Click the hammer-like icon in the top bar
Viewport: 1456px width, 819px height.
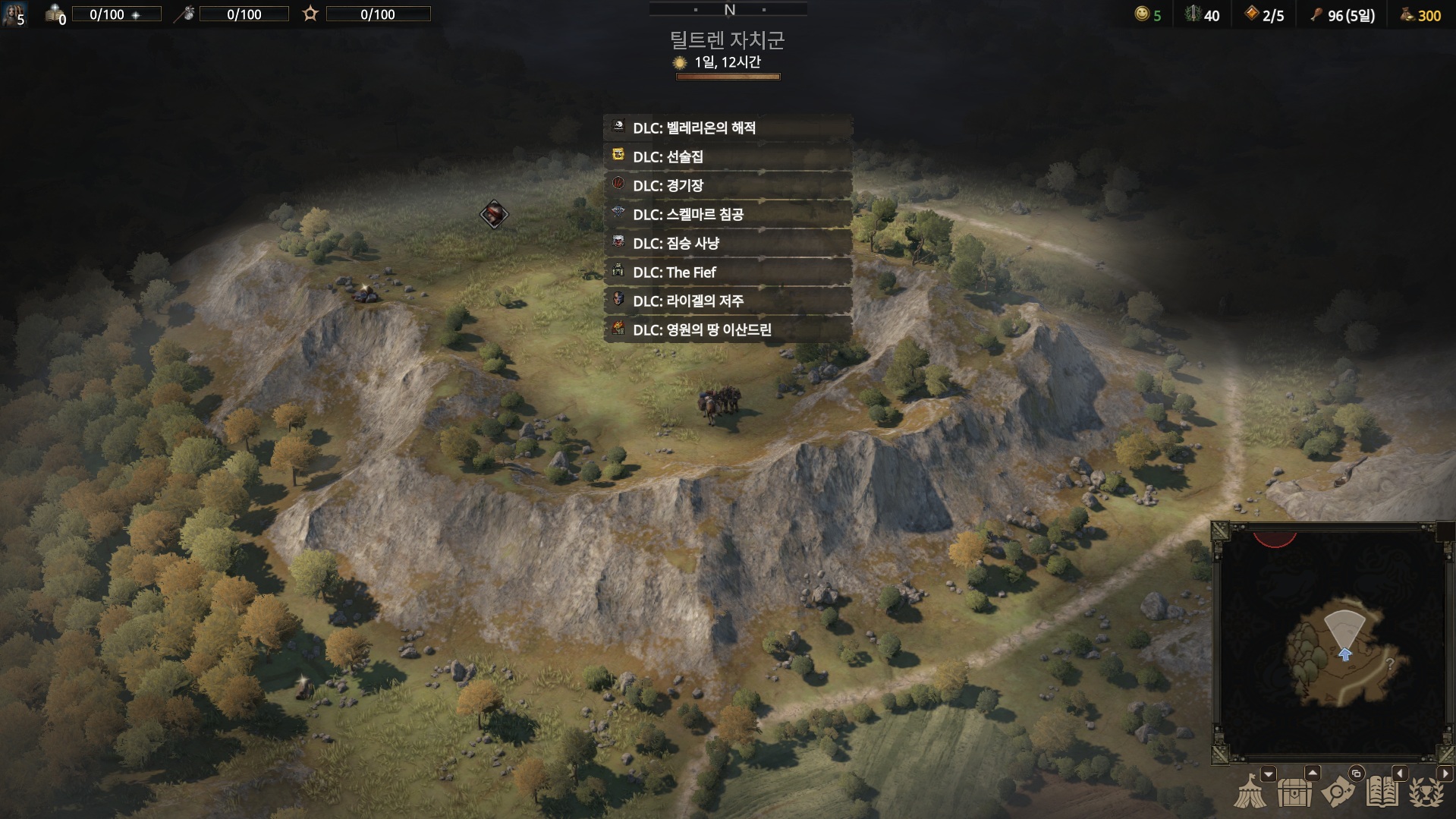pos(184,14)
